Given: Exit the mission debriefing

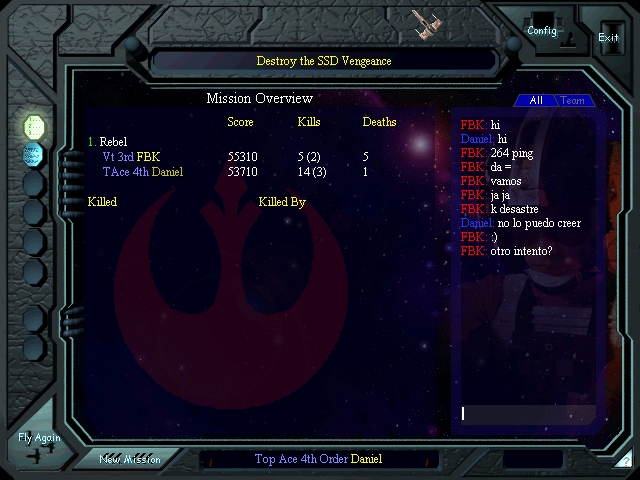Looking at the screenshot, I should point(608,37).
